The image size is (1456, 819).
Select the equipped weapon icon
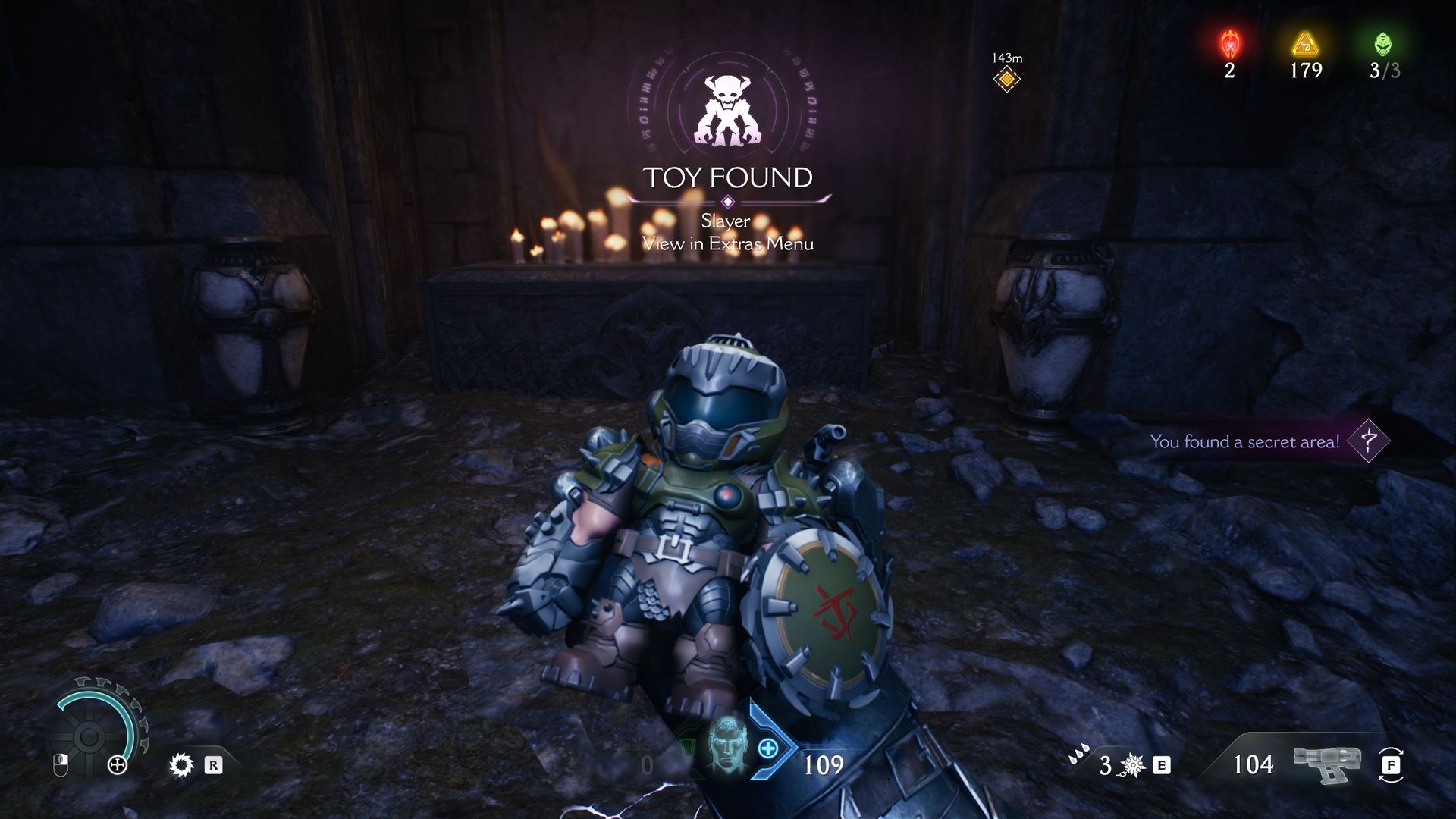tap(1327, 764)
